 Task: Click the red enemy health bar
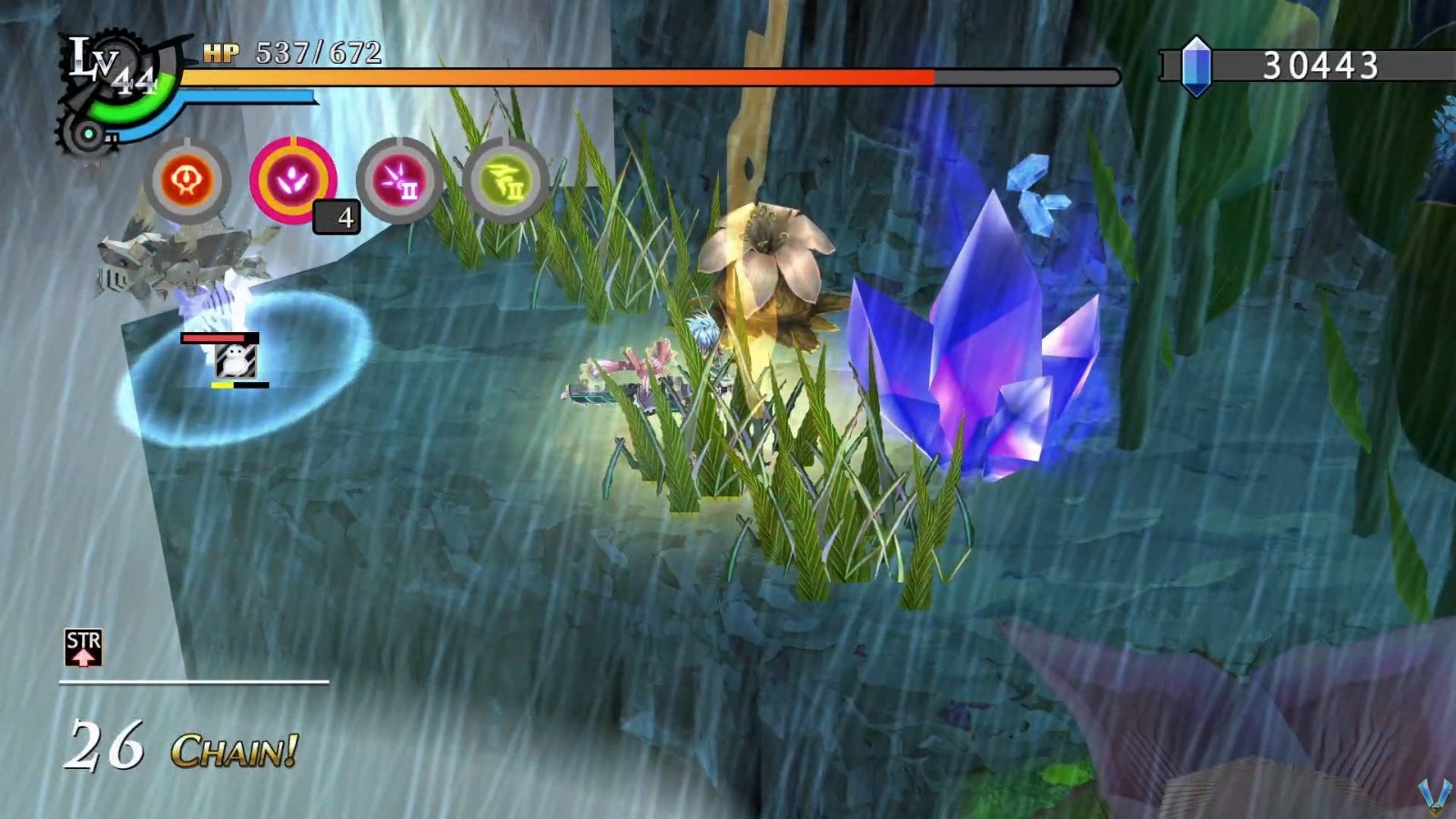214,337
